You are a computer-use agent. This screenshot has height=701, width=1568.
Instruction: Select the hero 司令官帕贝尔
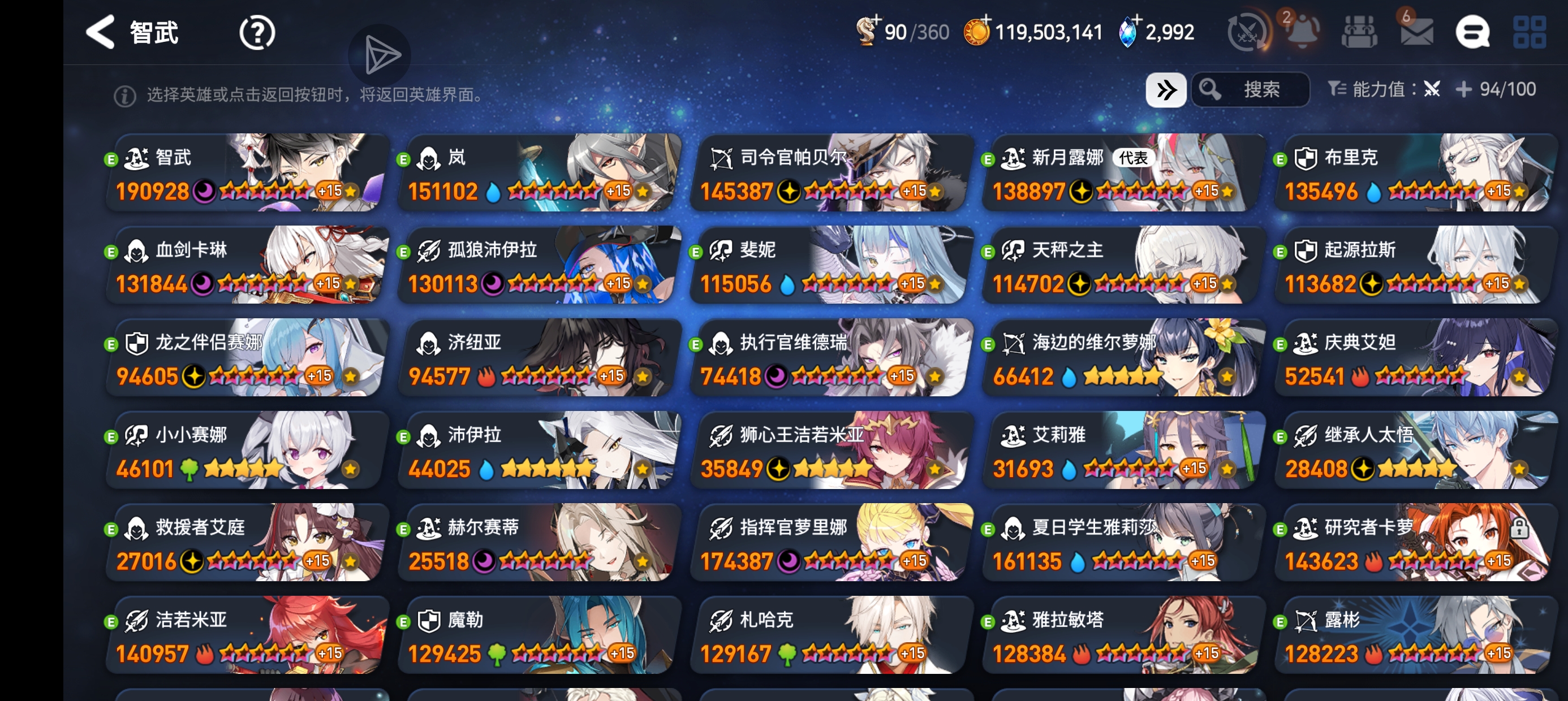(828, 174)
